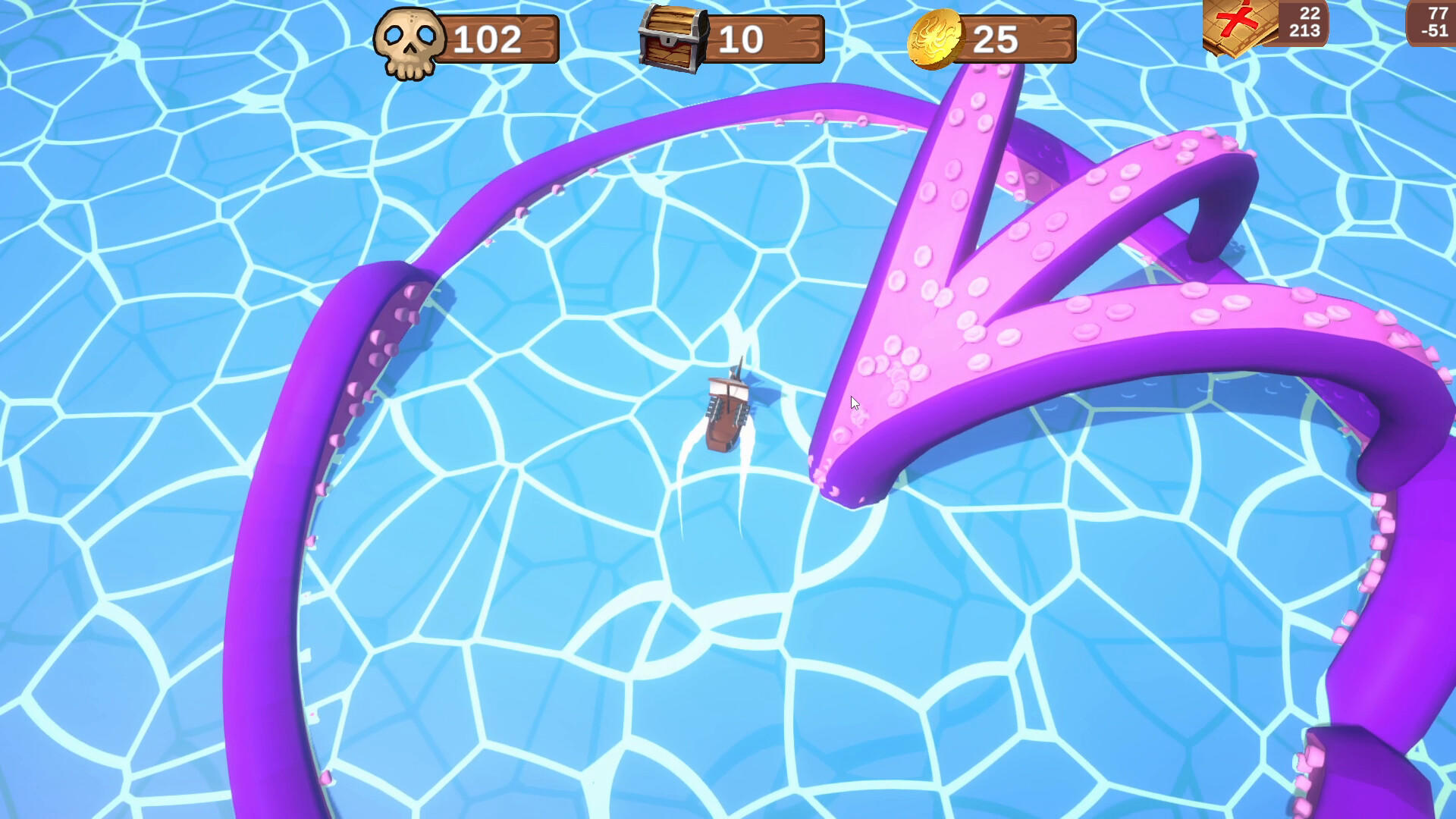Viewport: 1456px width, 819px height.
Task: Select the treasure chest icon
Action: (673, 35)
